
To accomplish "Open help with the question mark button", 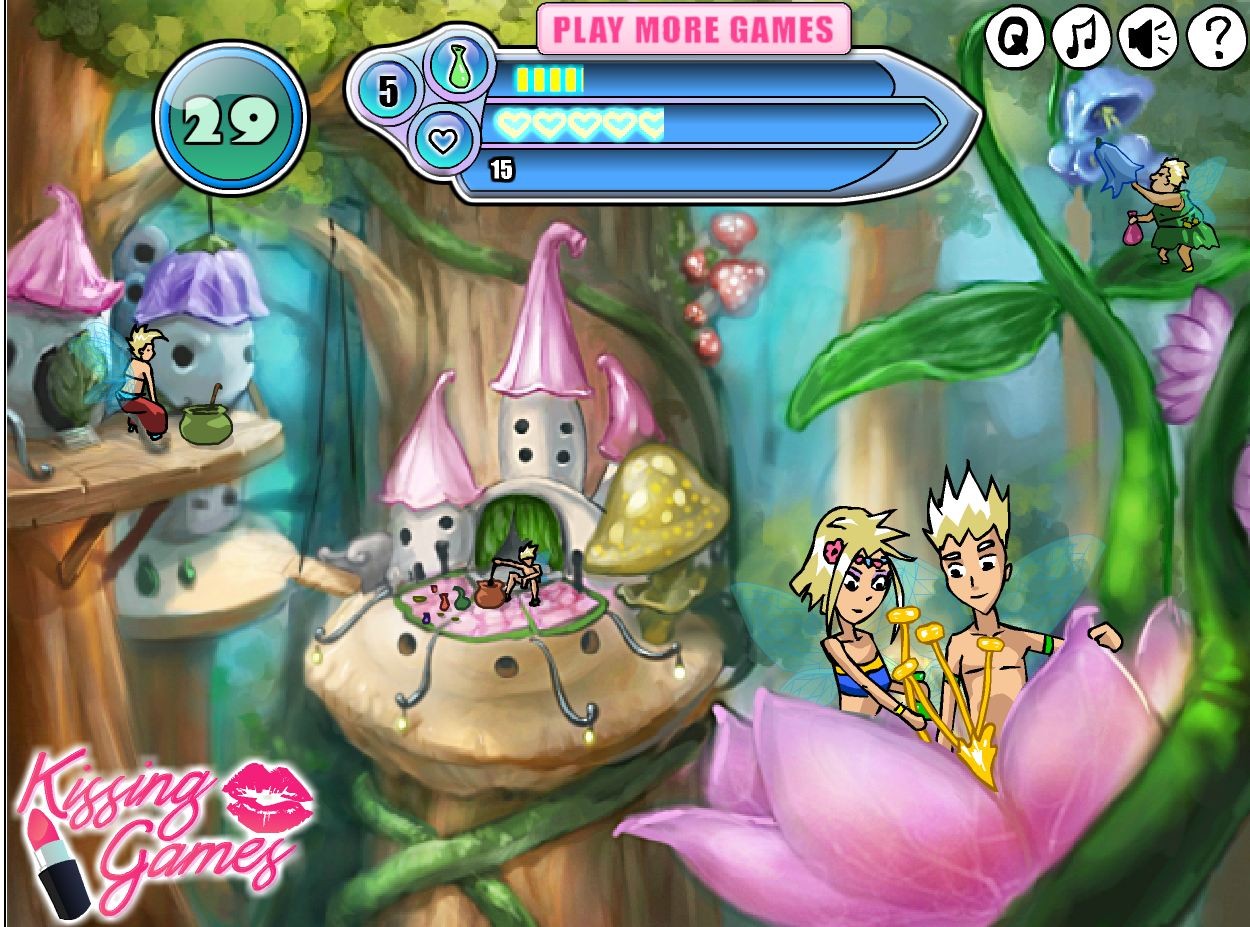I will pos(1217,39).
